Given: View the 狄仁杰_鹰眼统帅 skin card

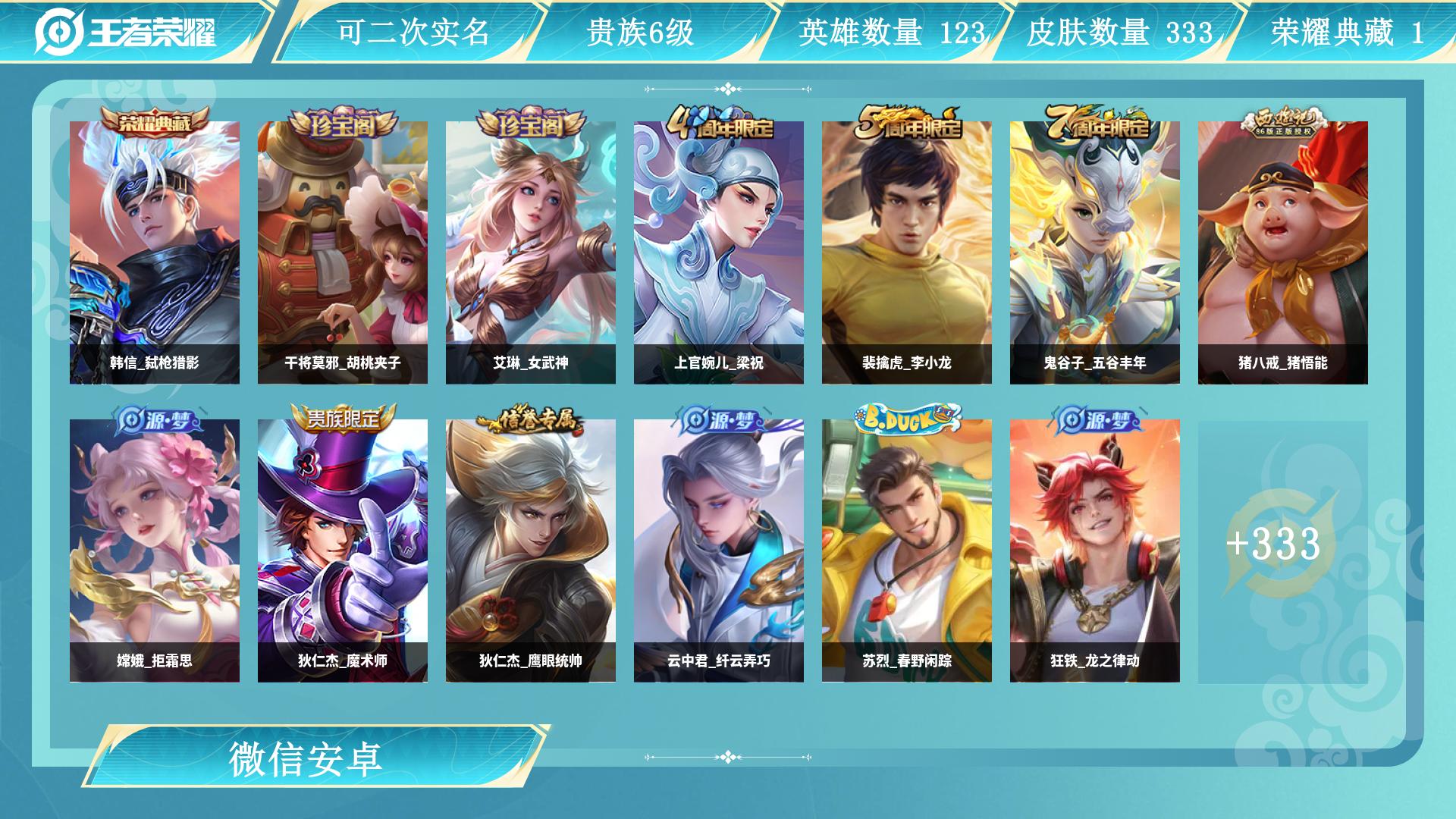Looking at the screenshot, I should tap(531, 551).
